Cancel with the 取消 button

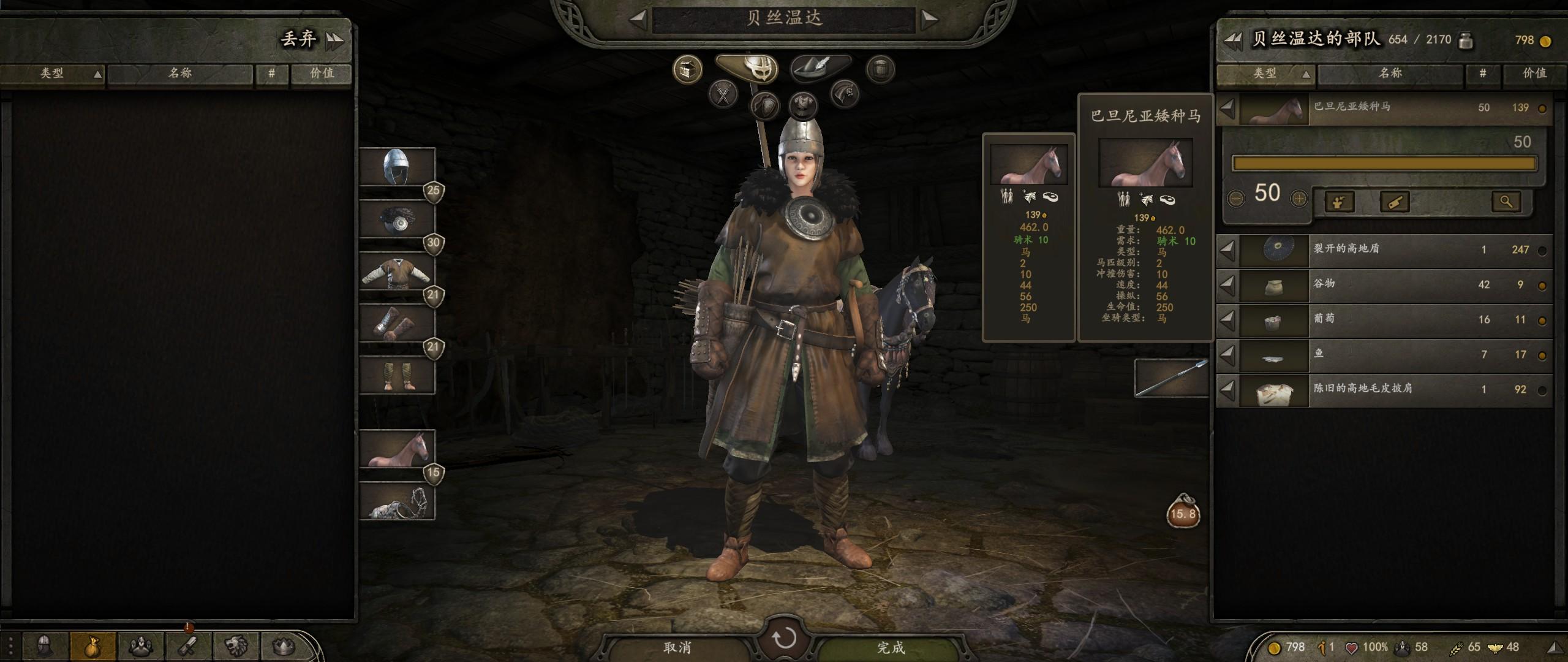[x=676, y=647]
